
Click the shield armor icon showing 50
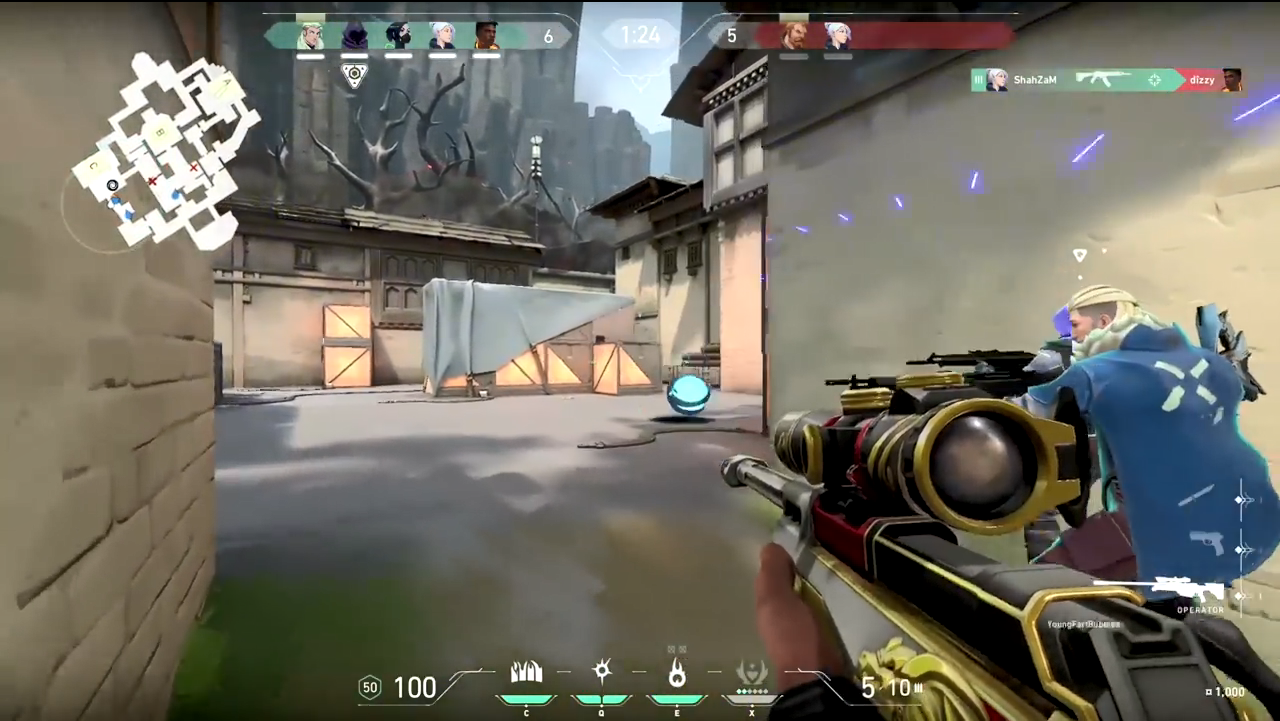(x=370, y=687)
